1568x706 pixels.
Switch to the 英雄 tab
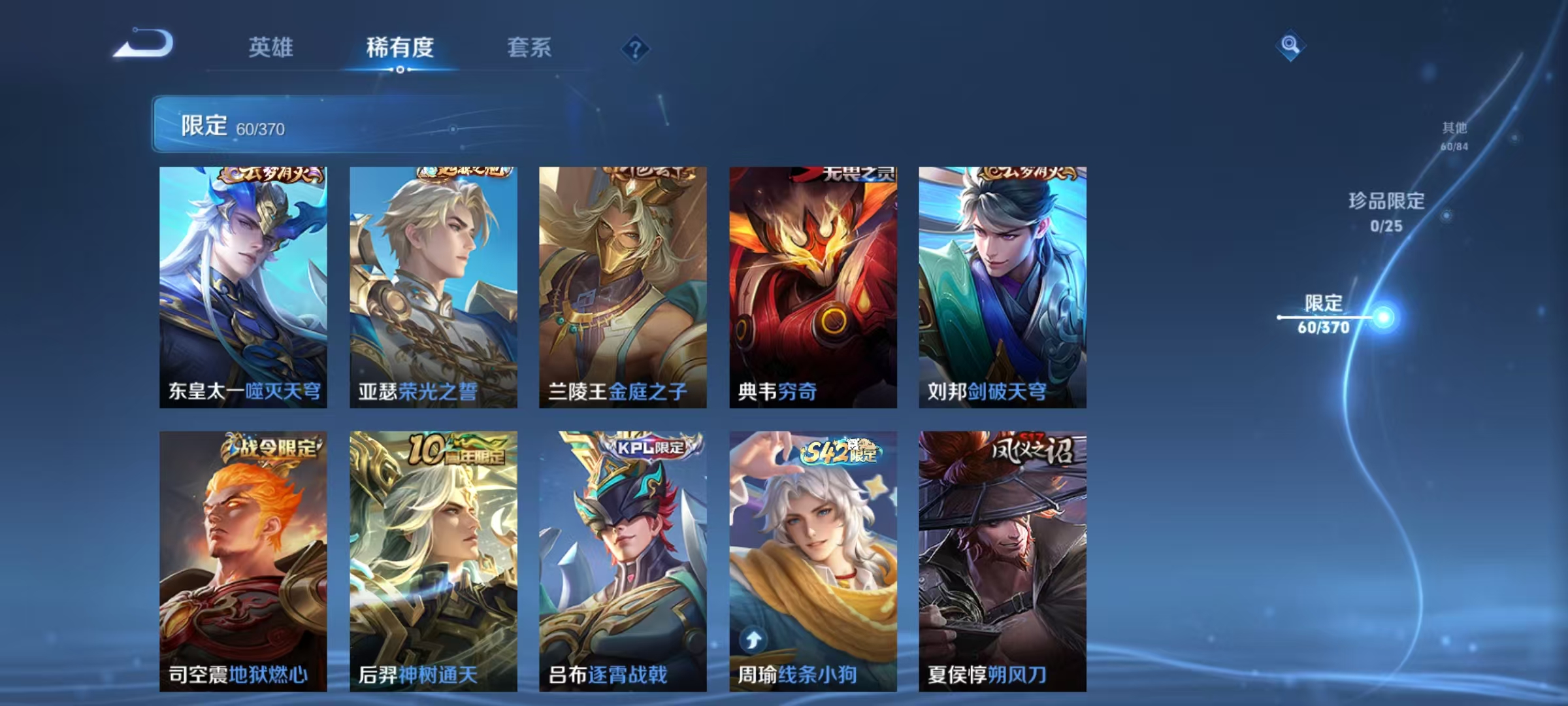pos(272,47)
